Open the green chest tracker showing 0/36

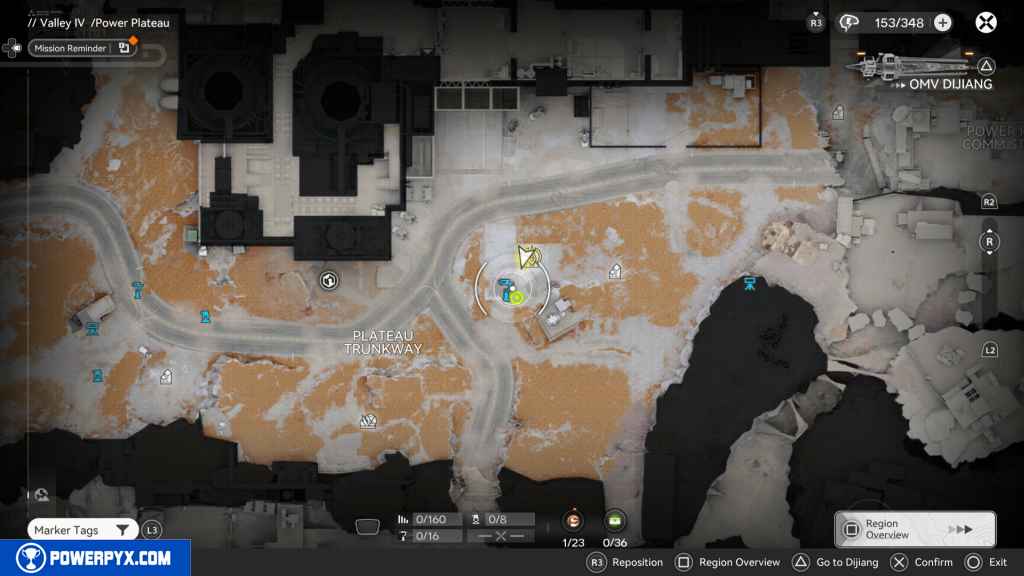(614, 520)
